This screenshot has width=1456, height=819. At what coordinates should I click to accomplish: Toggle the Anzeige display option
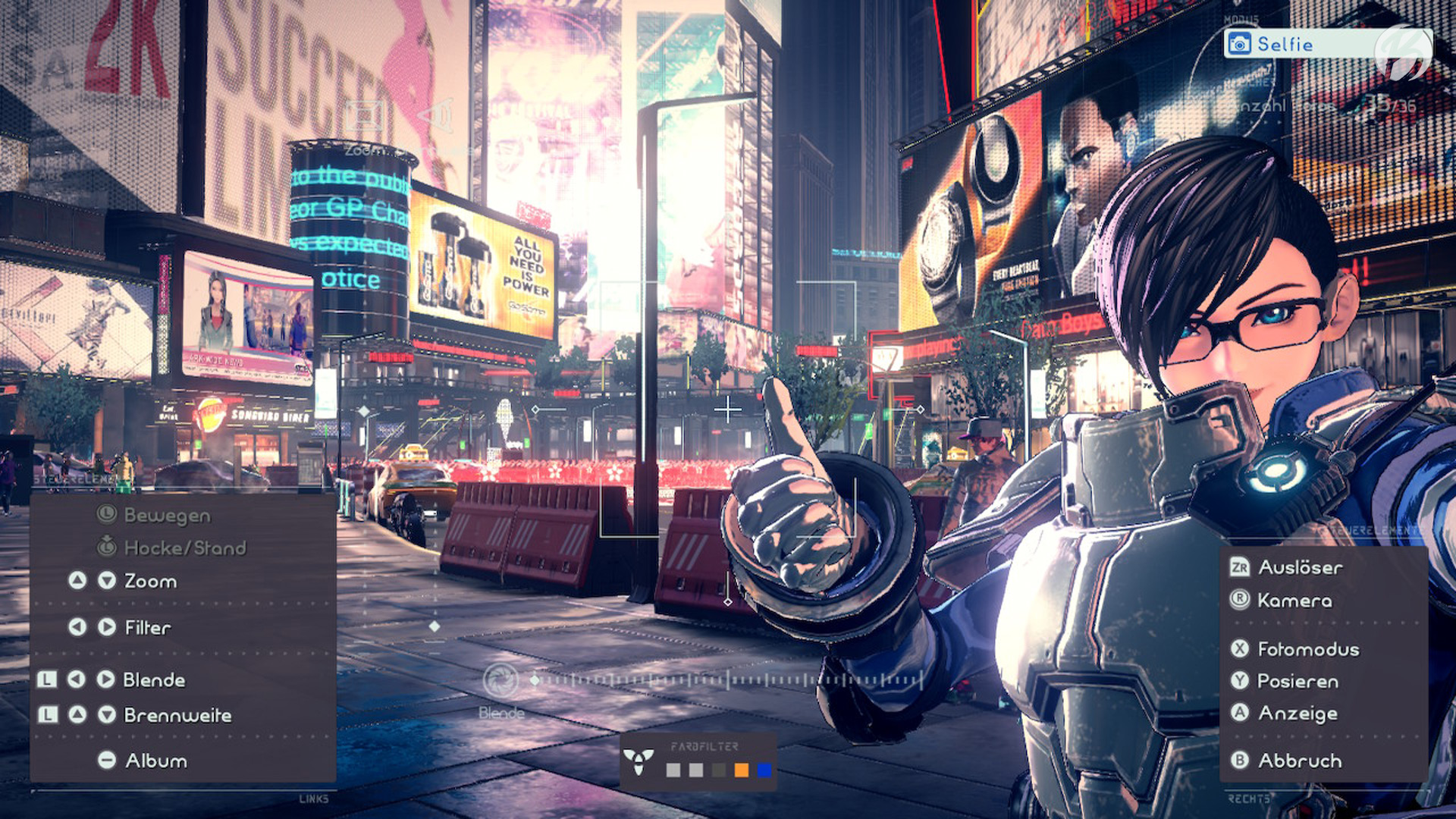click(1297, 714)
